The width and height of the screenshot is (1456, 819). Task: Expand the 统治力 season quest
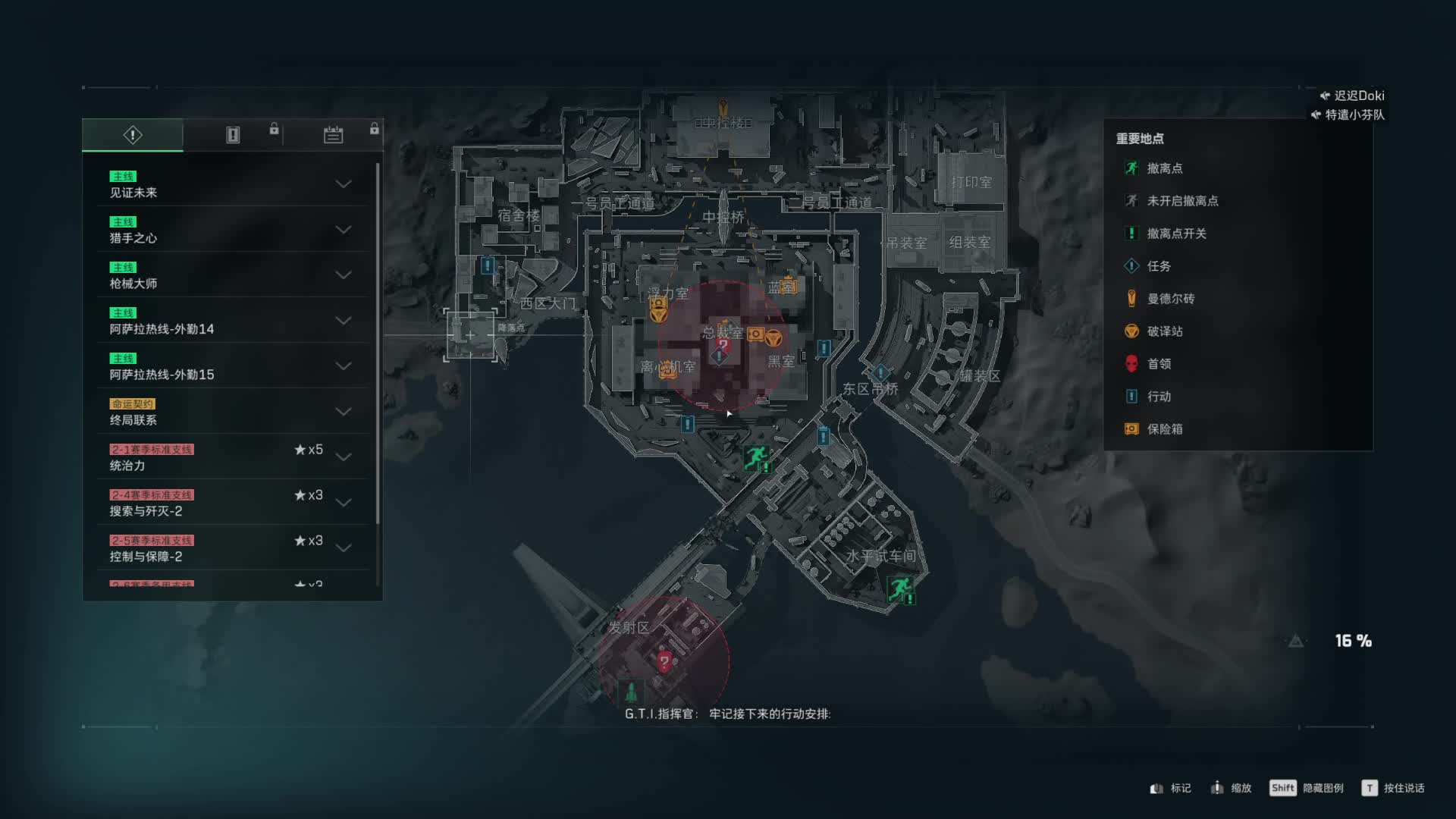(x=343, y=457)
